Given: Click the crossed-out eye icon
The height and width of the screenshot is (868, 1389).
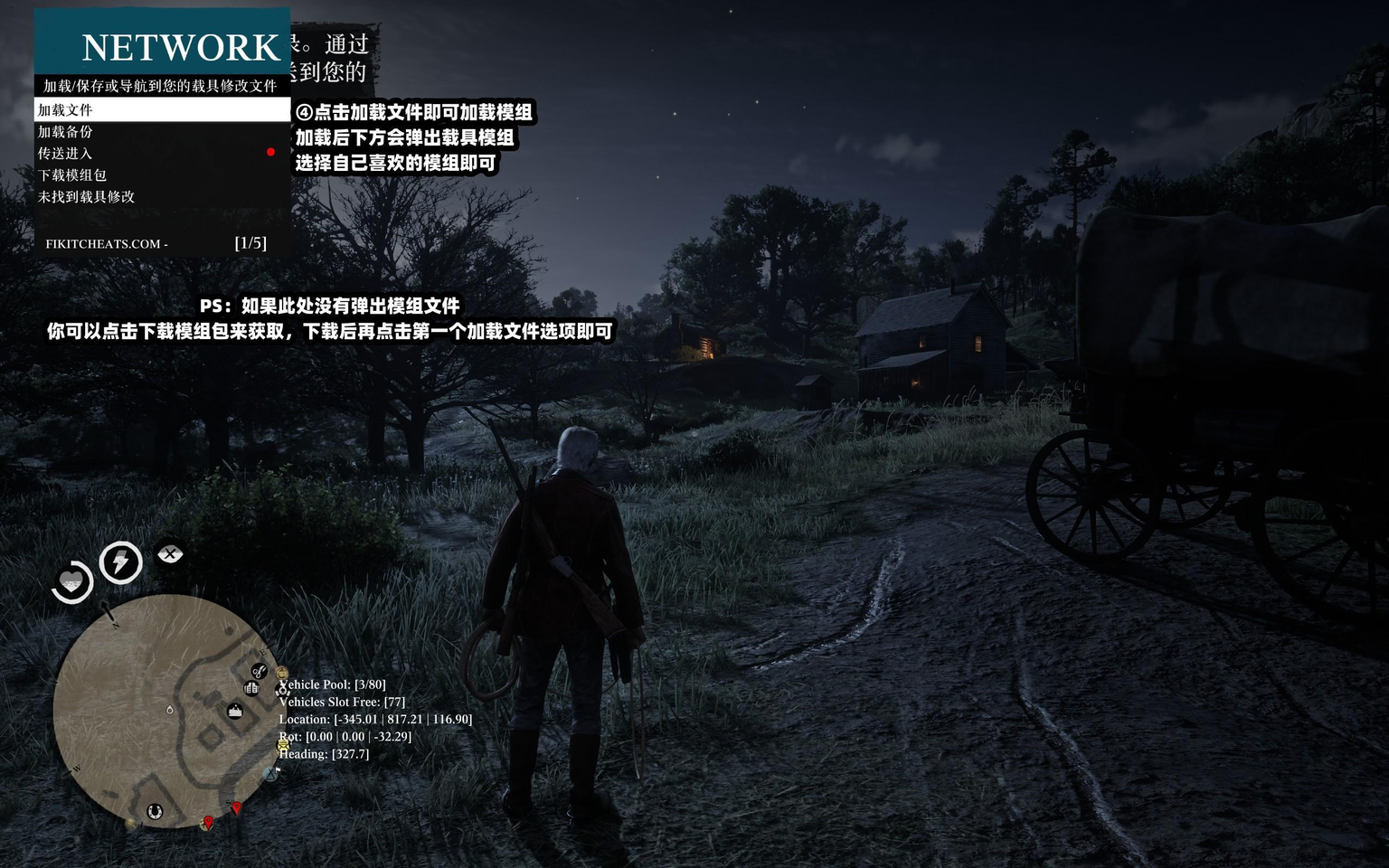Looking at the screenshot, I should tap(170, 553).
